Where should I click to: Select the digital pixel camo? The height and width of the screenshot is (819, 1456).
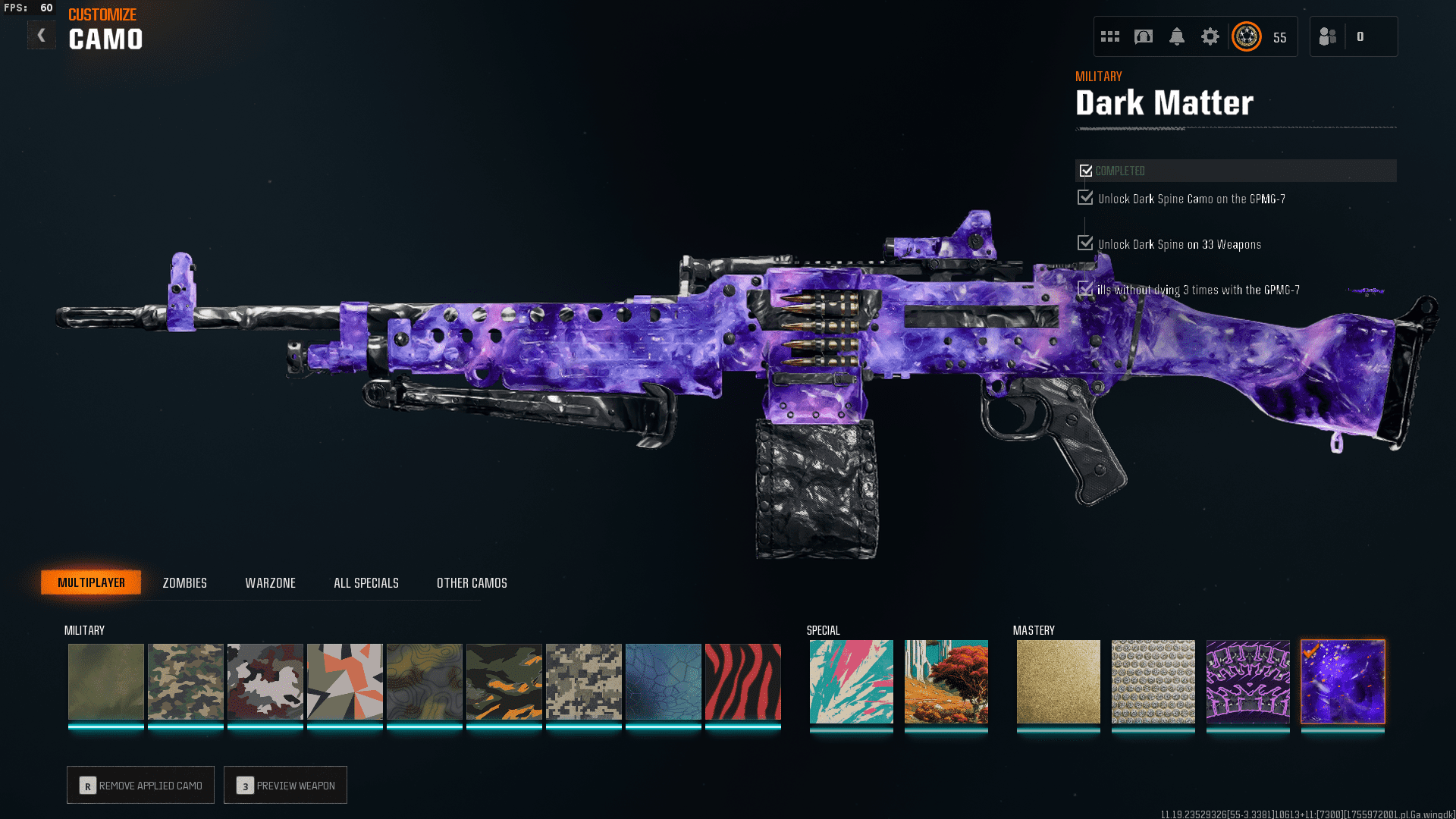click(x=583, y=681)
